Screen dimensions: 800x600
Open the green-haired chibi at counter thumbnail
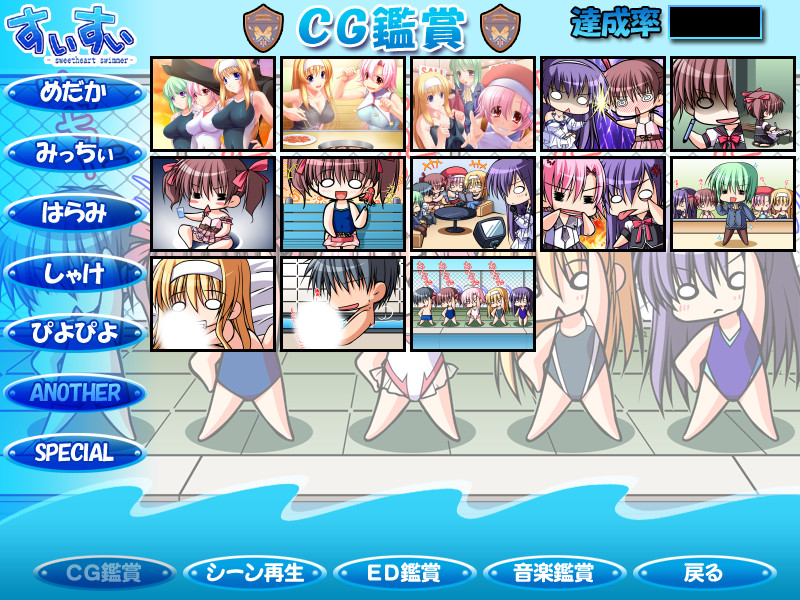733,204
